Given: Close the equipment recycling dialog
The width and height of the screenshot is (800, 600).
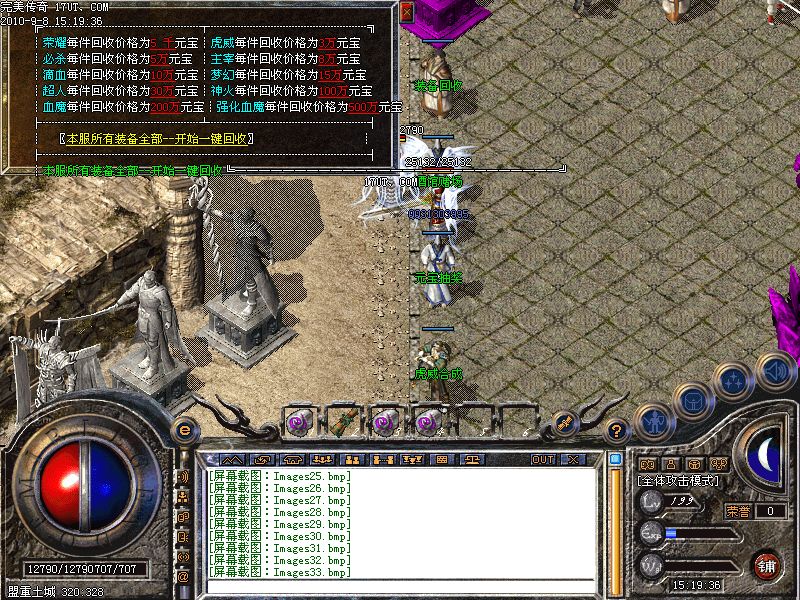Looking at the screenshot, I should (406, 11).
